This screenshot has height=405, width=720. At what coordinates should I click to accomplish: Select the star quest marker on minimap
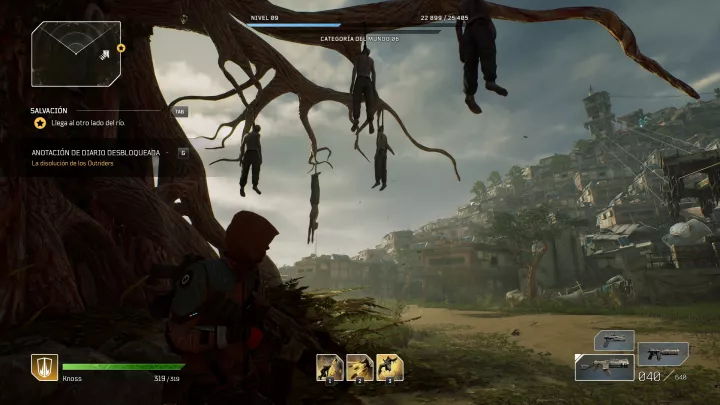pos(121,47)
